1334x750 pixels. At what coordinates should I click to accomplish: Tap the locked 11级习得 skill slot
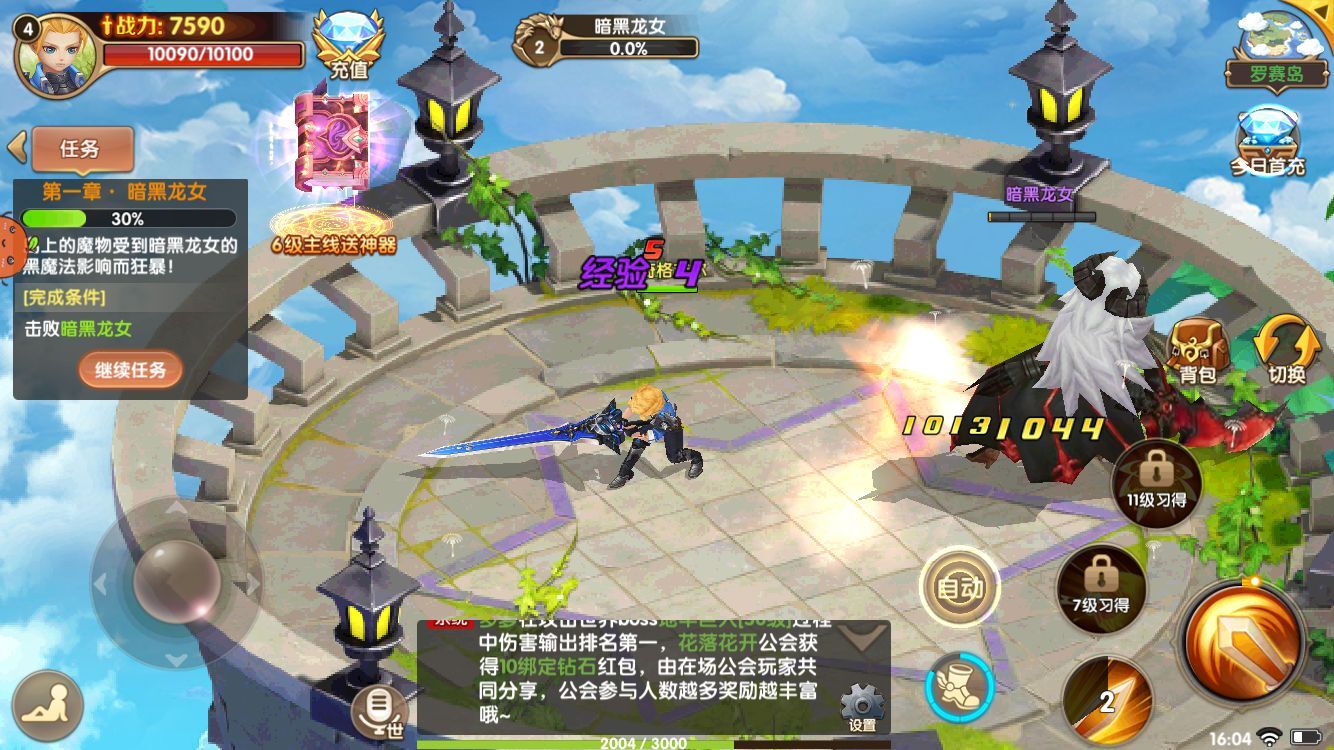coord(1156,480)
